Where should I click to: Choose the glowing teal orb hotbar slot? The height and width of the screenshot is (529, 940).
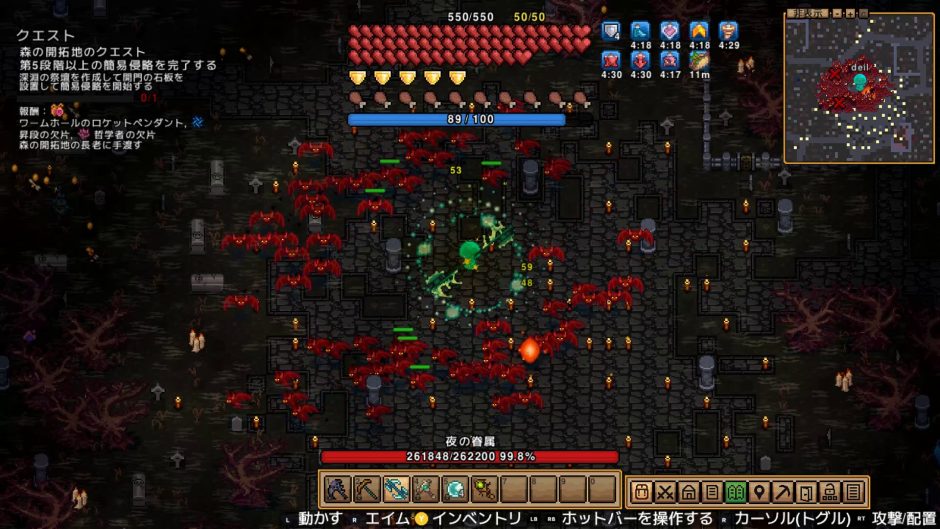[x=456, y=490]
